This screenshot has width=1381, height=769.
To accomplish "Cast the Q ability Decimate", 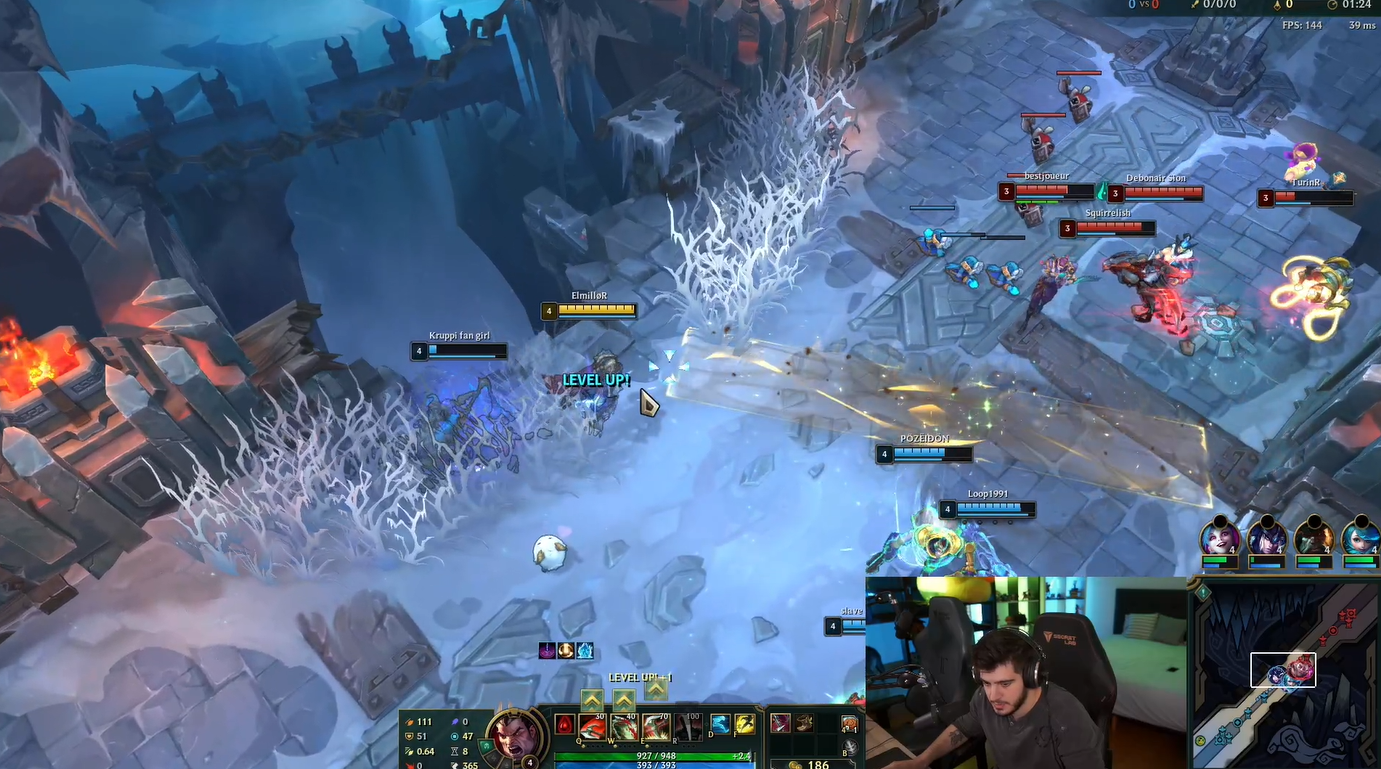I will [x=592, y=726].
